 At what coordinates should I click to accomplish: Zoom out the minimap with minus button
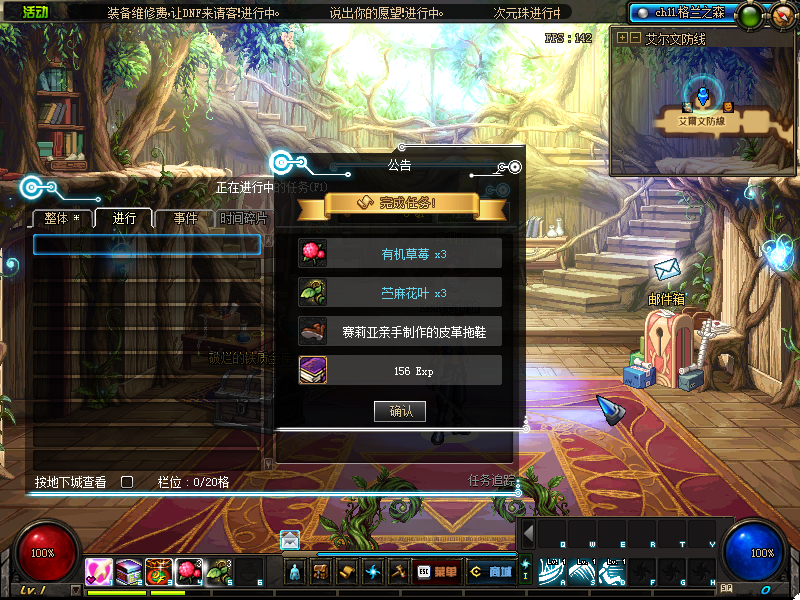pyautogui.click(x=635, y=37)
